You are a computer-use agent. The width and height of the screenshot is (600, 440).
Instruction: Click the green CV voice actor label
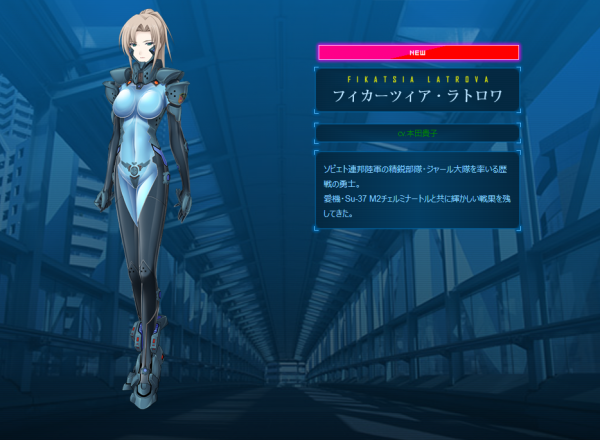[x=418, y=132]
